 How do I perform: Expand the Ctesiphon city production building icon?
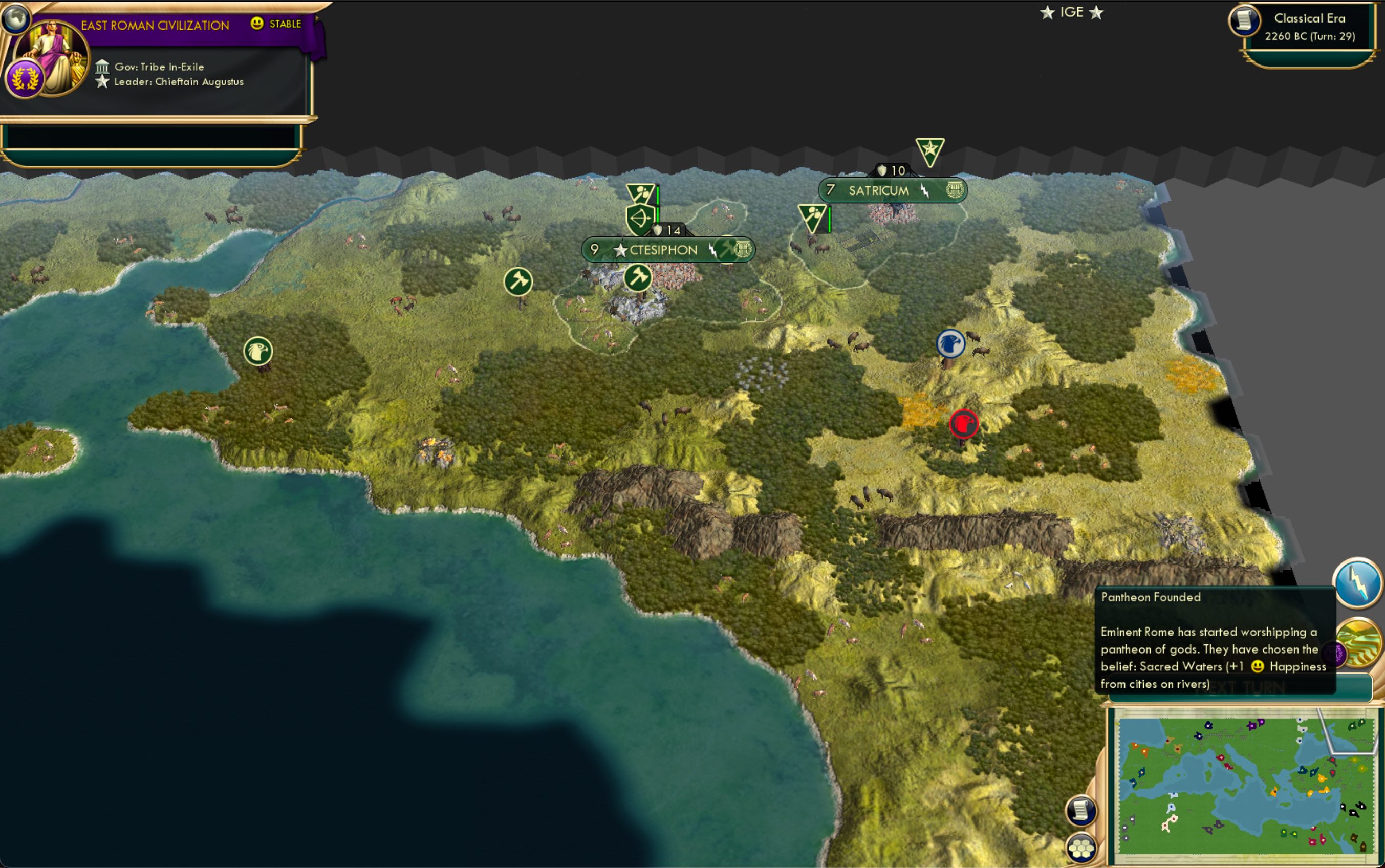coord(743,249)
